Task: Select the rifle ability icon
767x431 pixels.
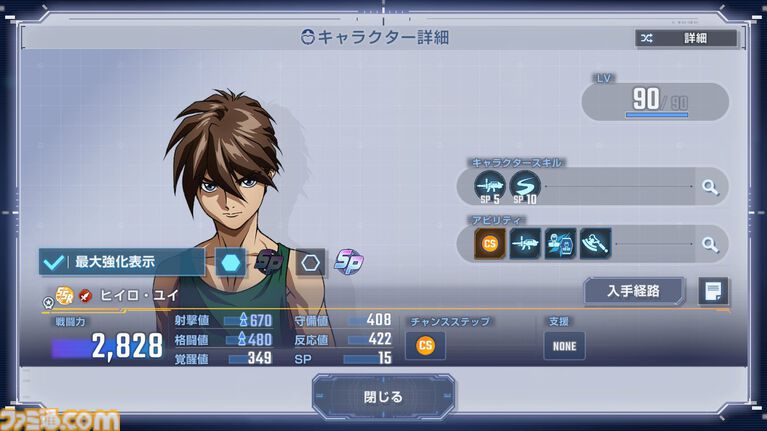Action: coord(525,243)
